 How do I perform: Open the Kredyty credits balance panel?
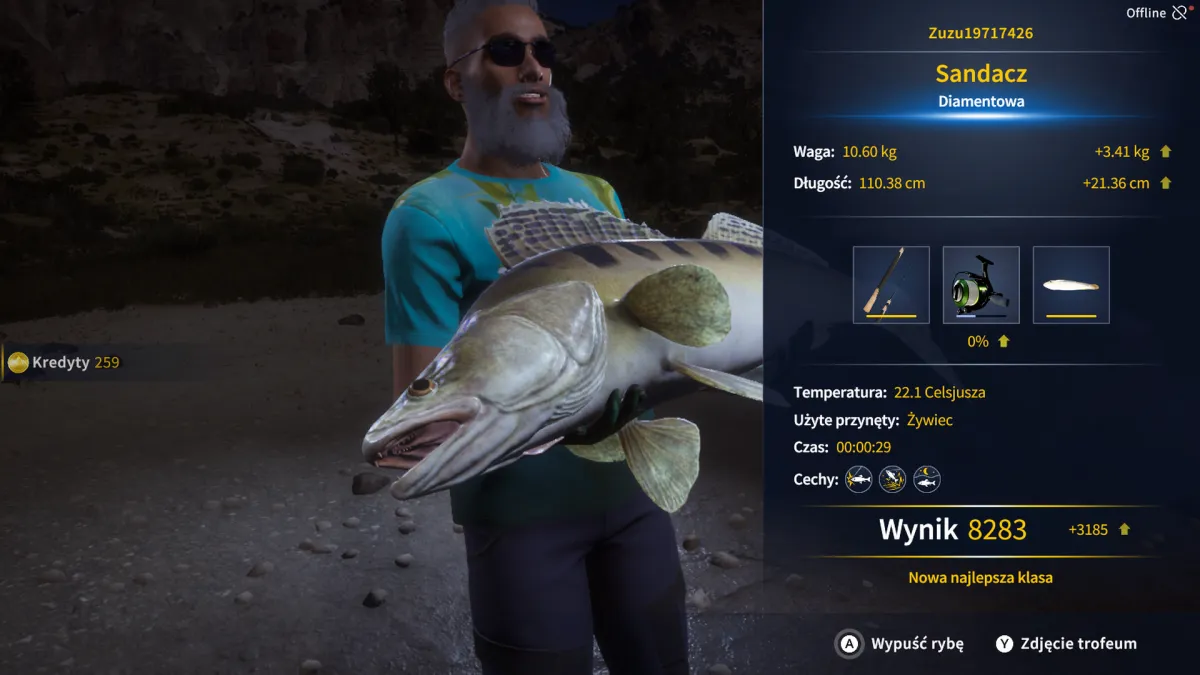point(64,362)
